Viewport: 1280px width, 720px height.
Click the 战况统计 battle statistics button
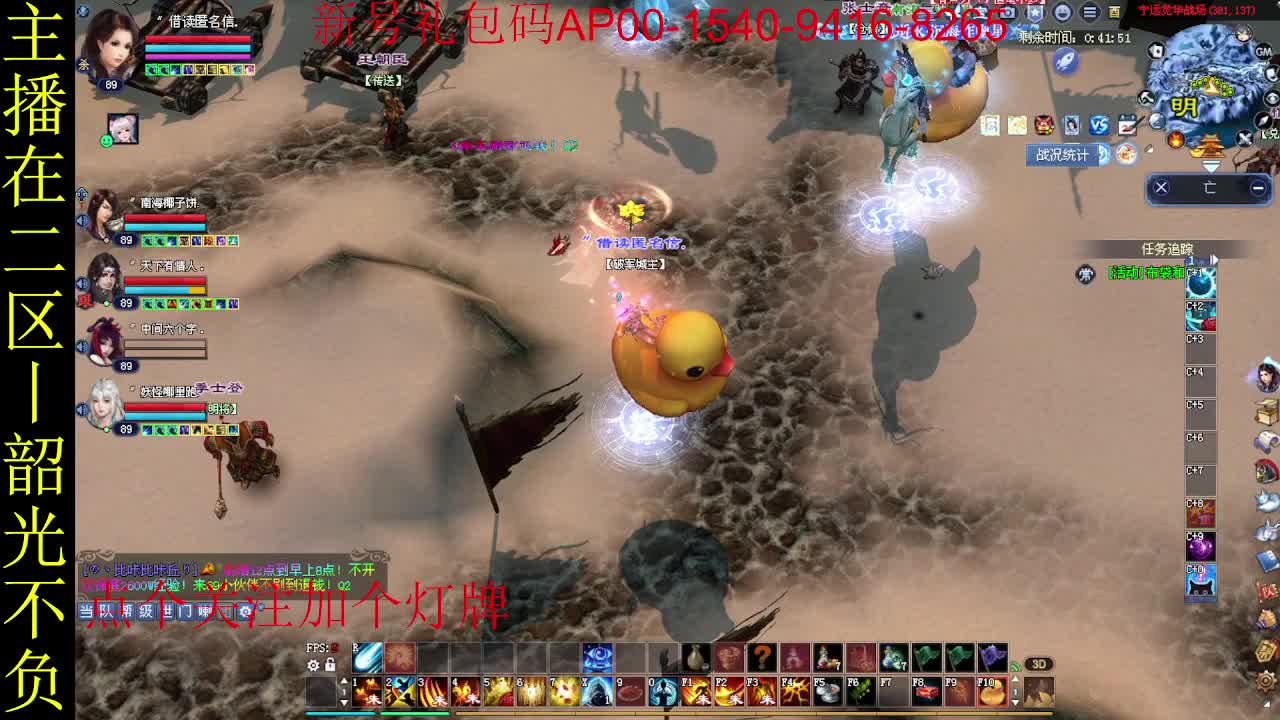[1062, 153]
